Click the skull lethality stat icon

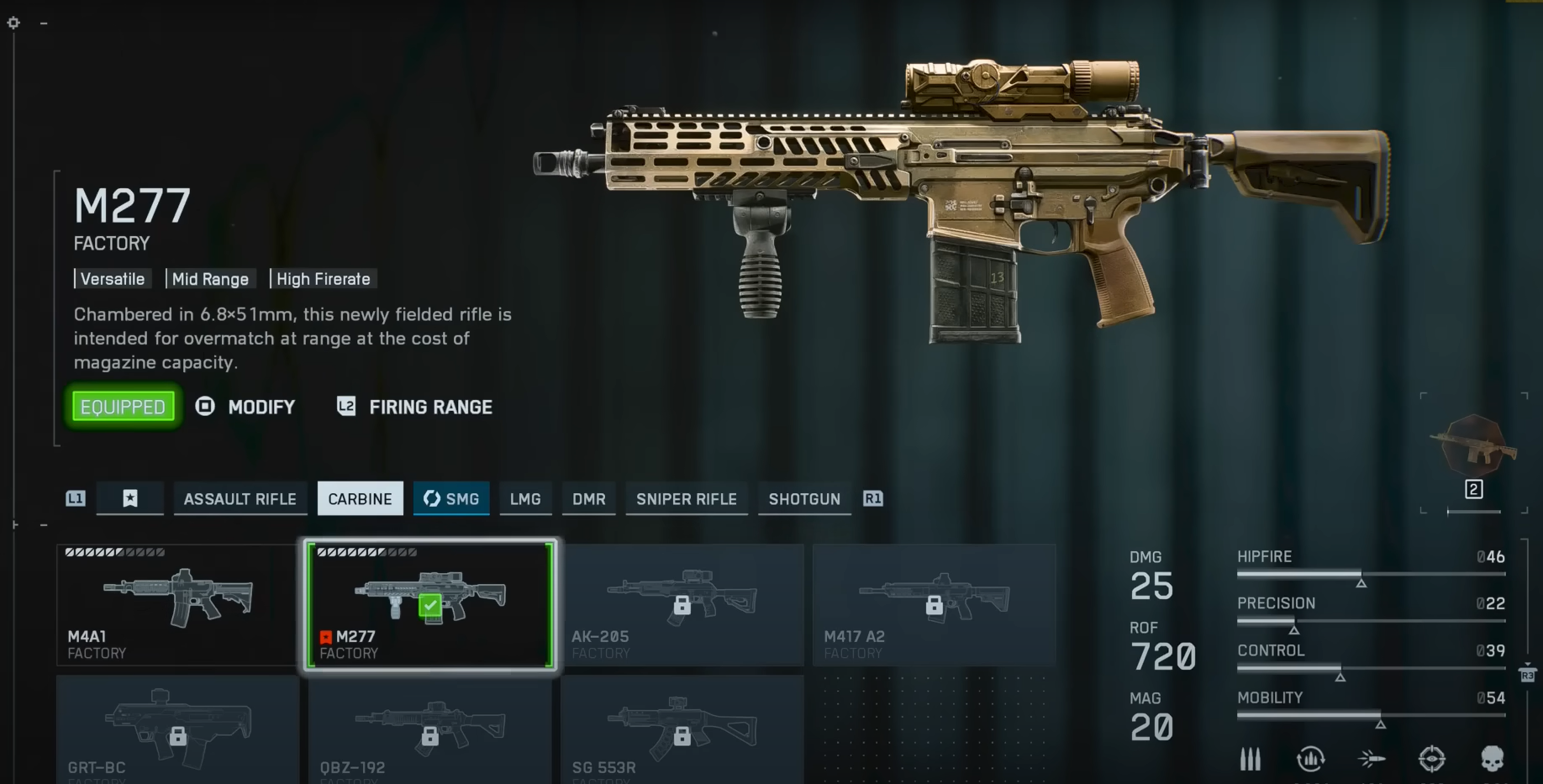click(1493, 759)
